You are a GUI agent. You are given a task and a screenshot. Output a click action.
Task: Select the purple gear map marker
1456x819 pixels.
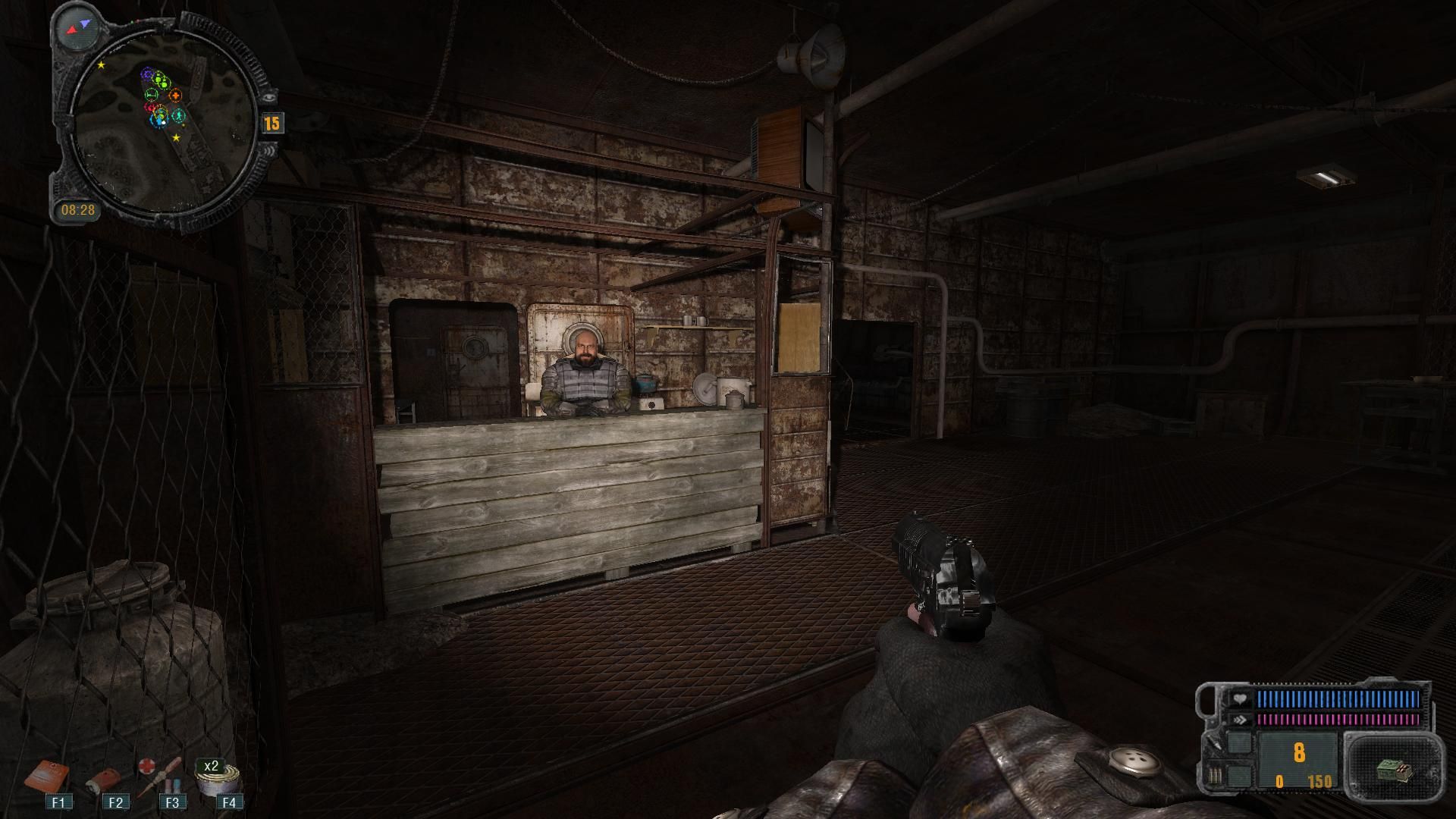coord(147,74)
